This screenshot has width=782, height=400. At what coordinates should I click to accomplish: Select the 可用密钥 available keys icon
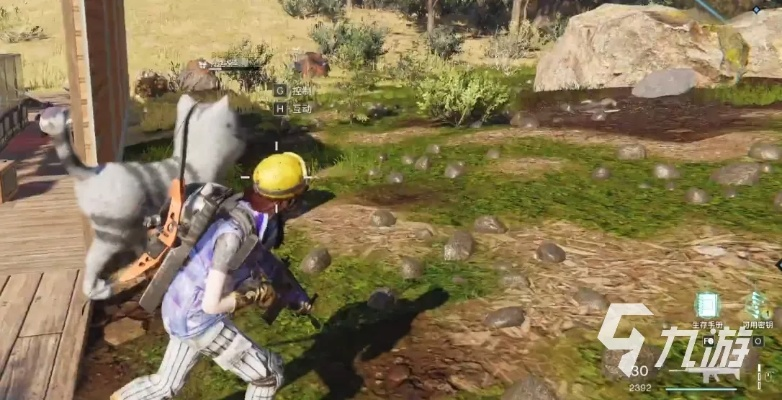coord(757,304)
